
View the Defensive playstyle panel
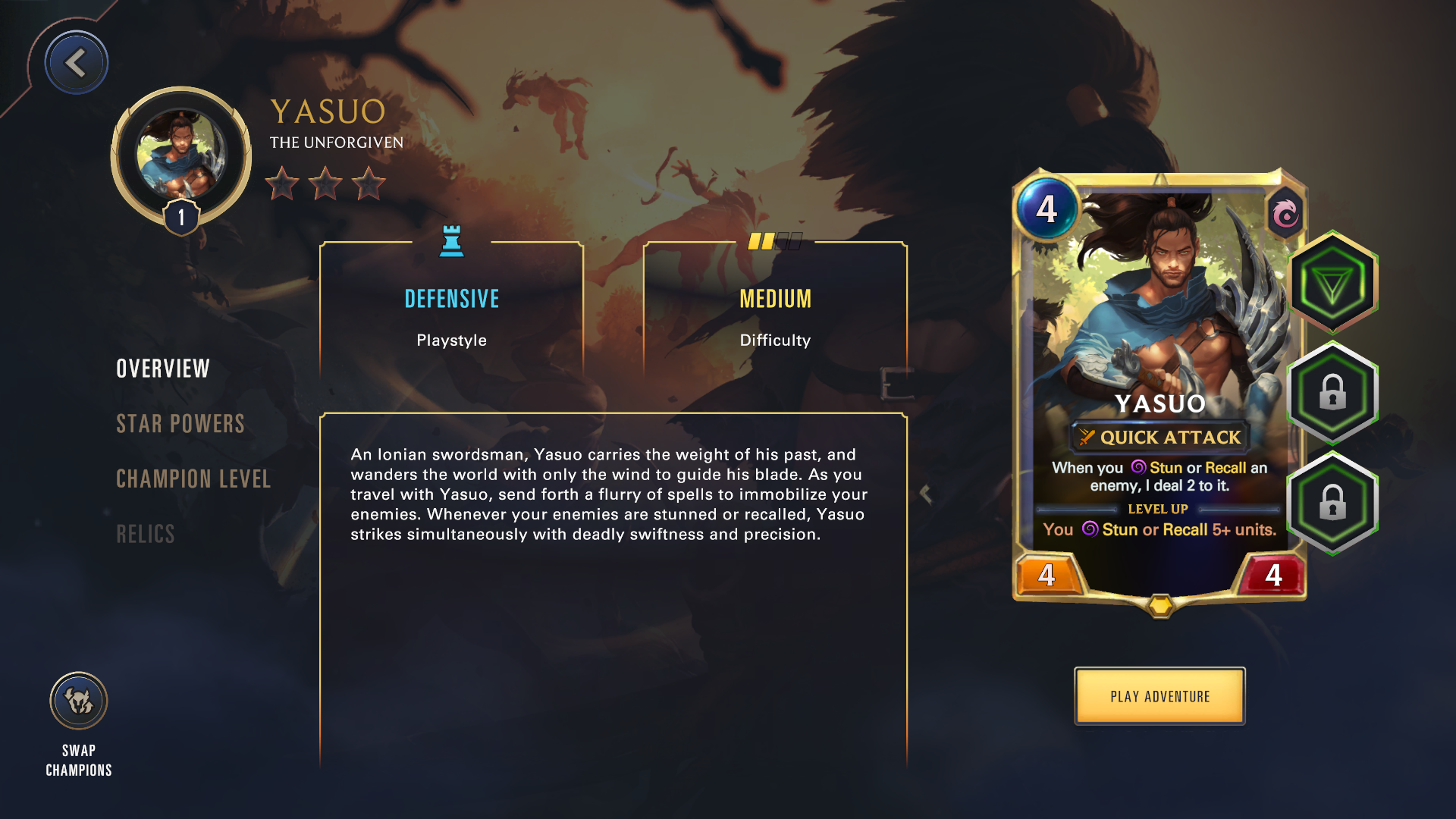[452, 311]
